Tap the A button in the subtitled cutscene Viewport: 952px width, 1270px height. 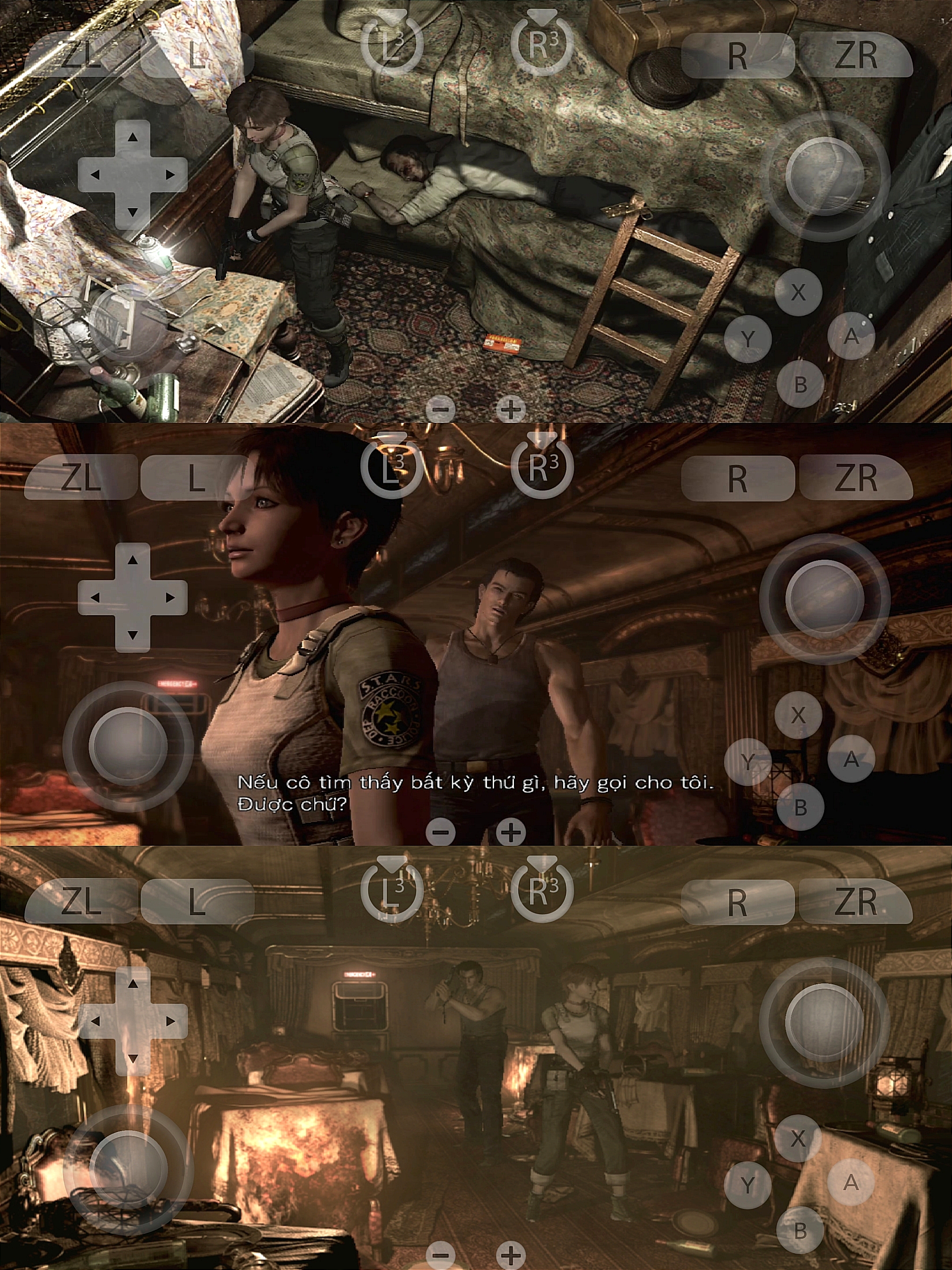(x=851, y=759)
